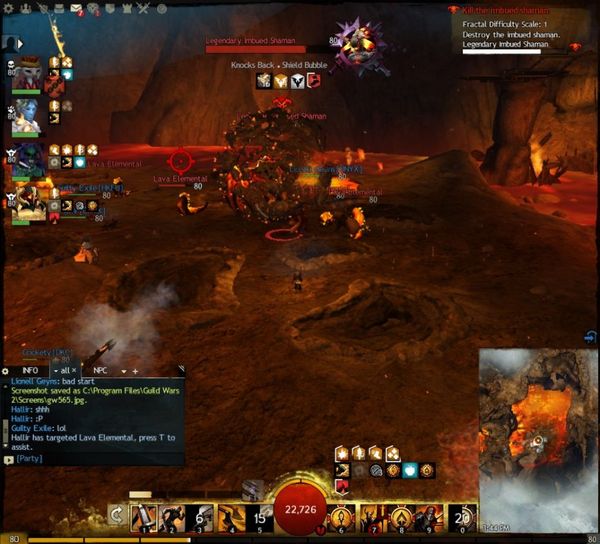Select the dark green party member portrait
600x544 pixels.
click(29, 158)
